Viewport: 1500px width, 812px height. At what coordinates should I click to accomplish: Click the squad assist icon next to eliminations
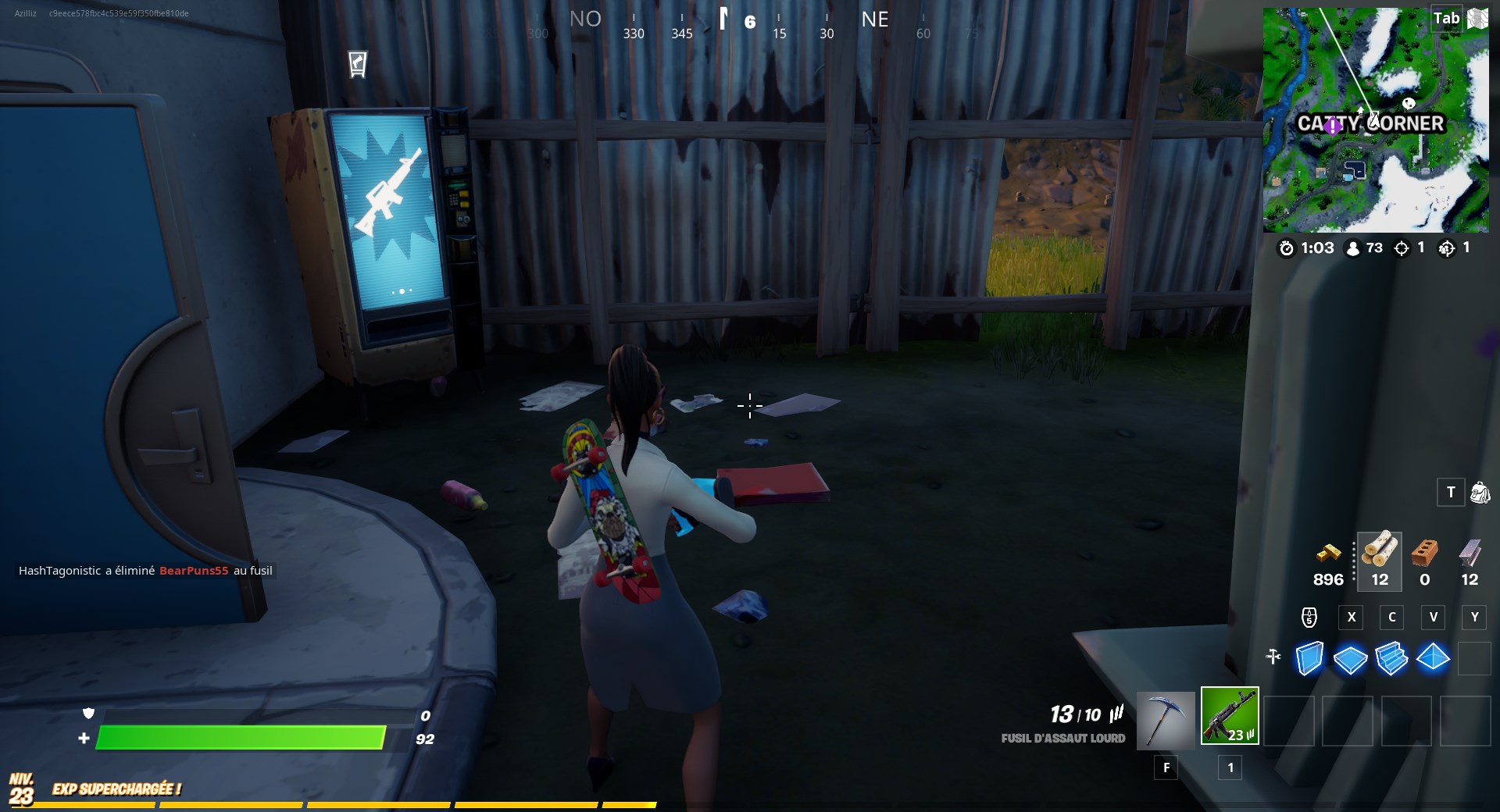coord(1448,248)
